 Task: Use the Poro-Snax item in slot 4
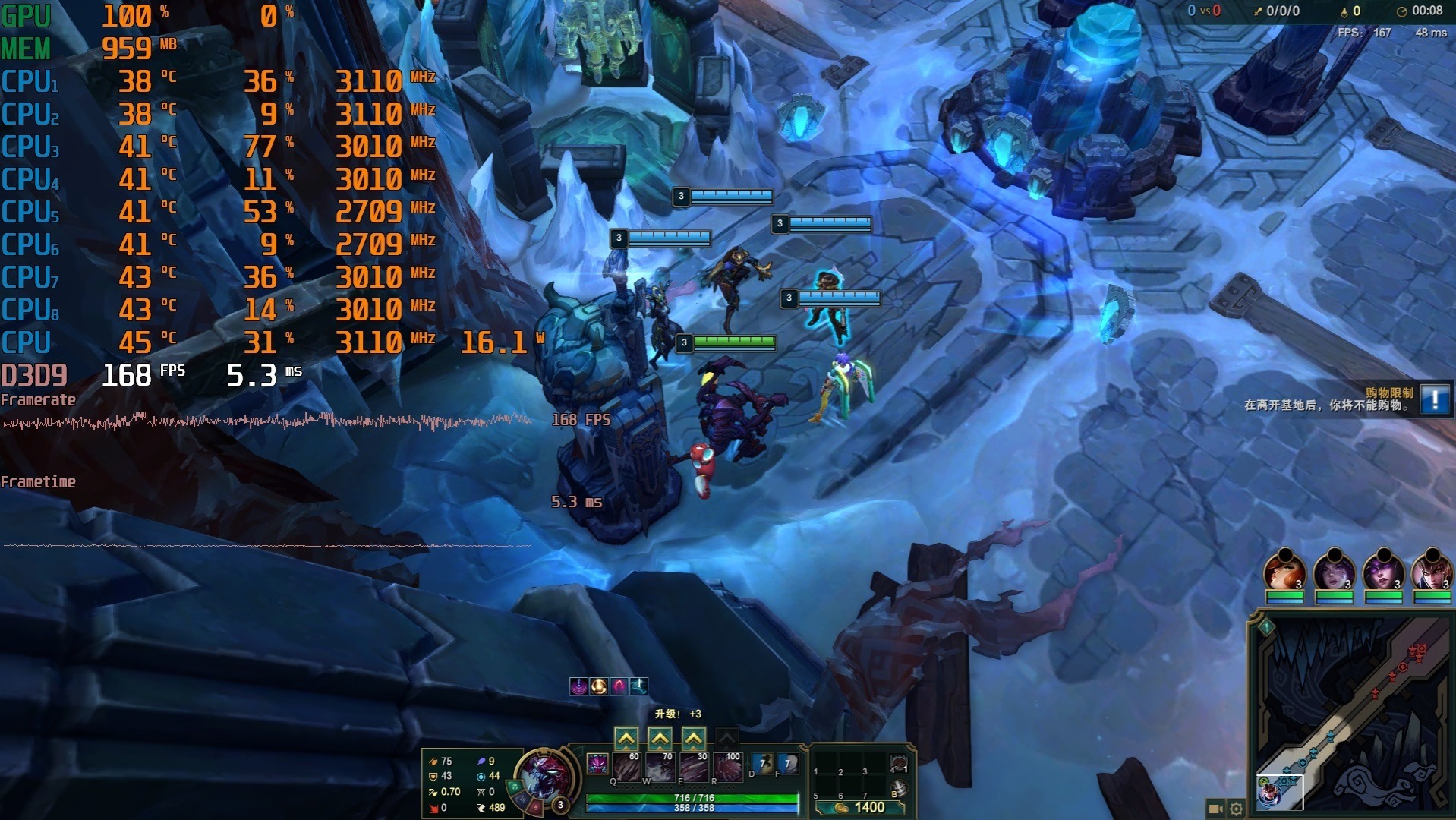coord(898,764)
